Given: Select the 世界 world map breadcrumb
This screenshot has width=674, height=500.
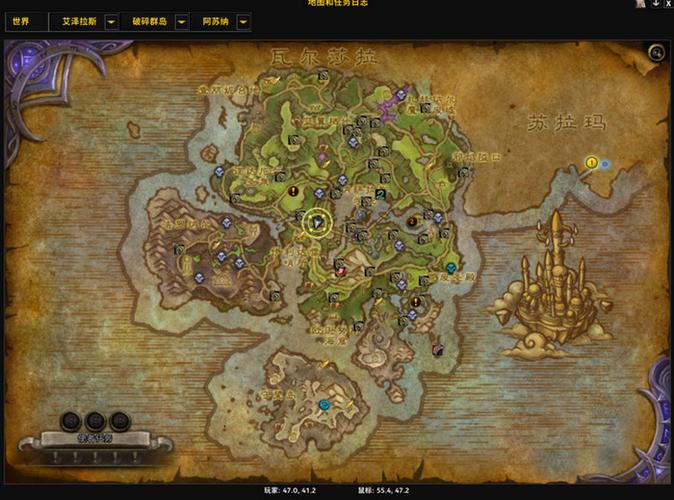Looking at the screenshot, I should pyautogui.click(x=21, y=21).
